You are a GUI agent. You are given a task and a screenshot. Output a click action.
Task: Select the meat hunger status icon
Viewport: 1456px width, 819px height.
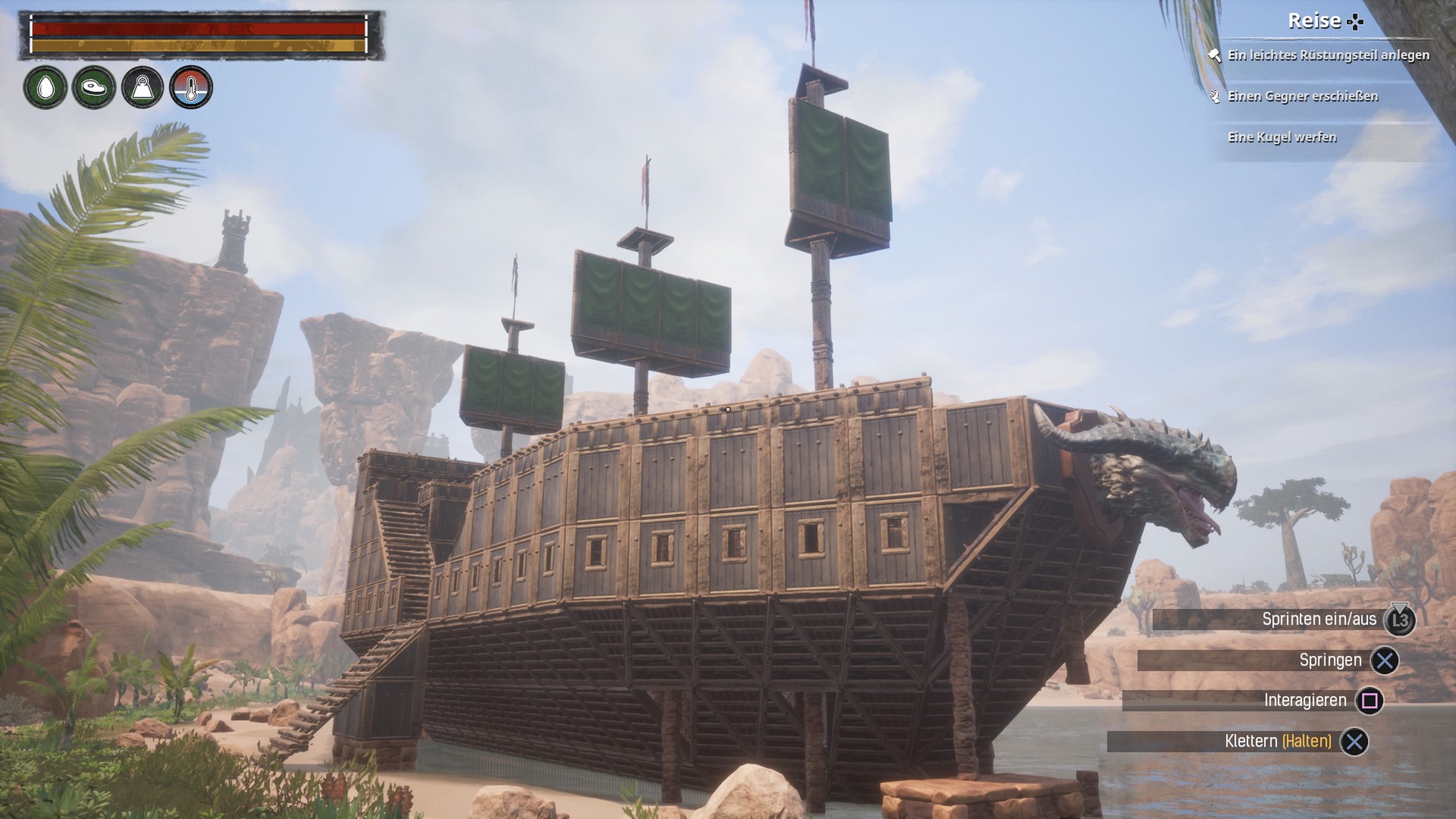(x=94, y=88)
